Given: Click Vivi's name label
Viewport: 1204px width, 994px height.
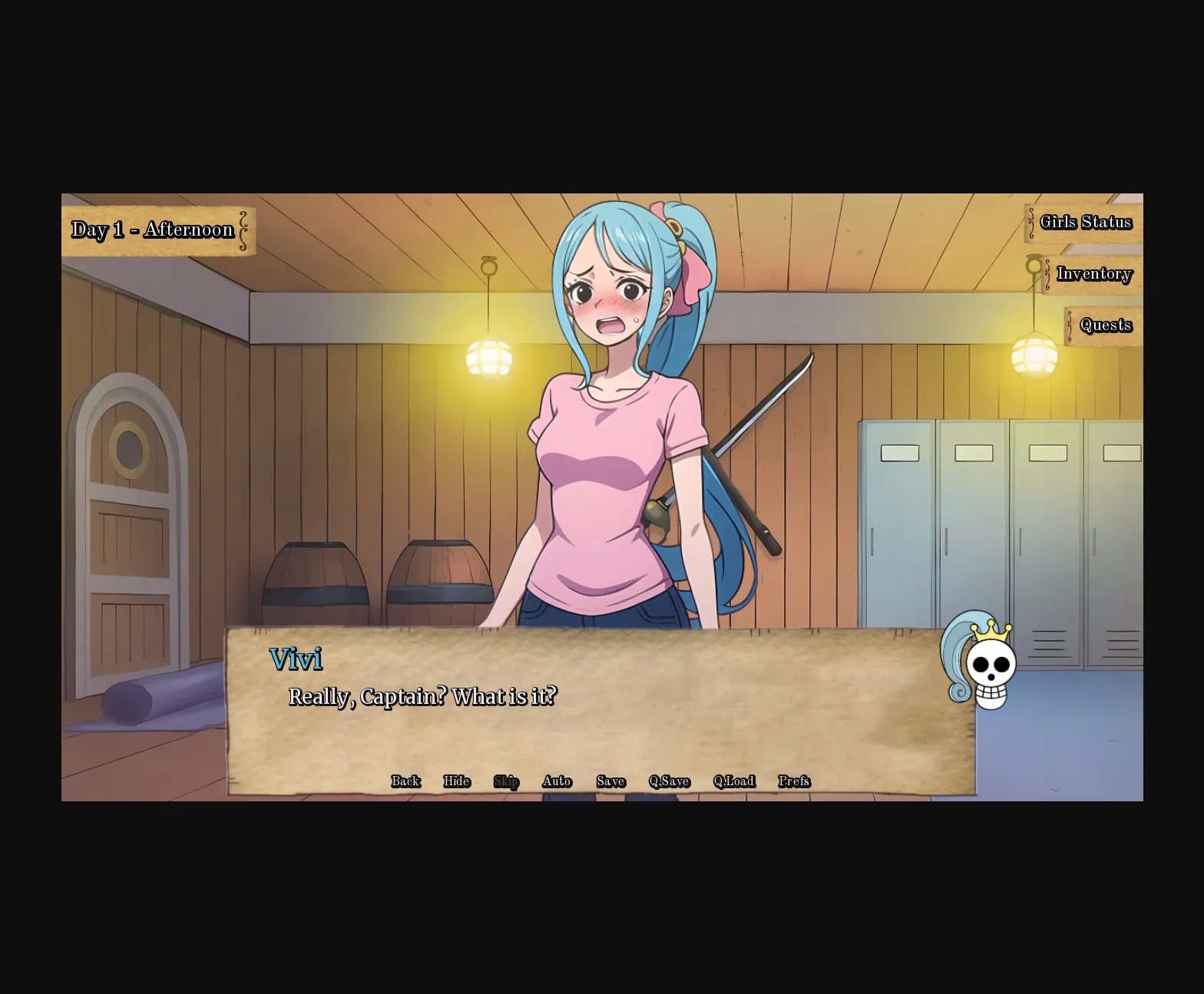Looking at the screenshot, I should (x=296, y=659).
